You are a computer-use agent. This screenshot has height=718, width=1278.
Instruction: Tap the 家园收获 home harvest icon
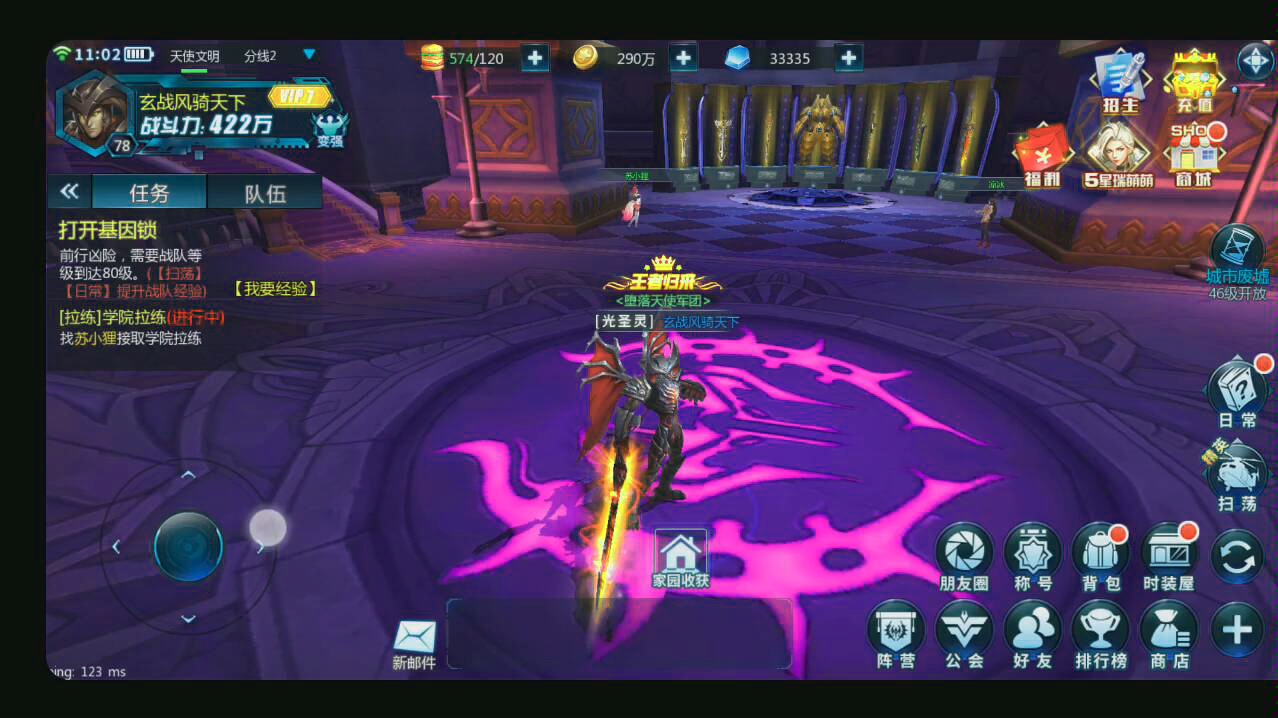pyautogui.click(x=680, y=556)
